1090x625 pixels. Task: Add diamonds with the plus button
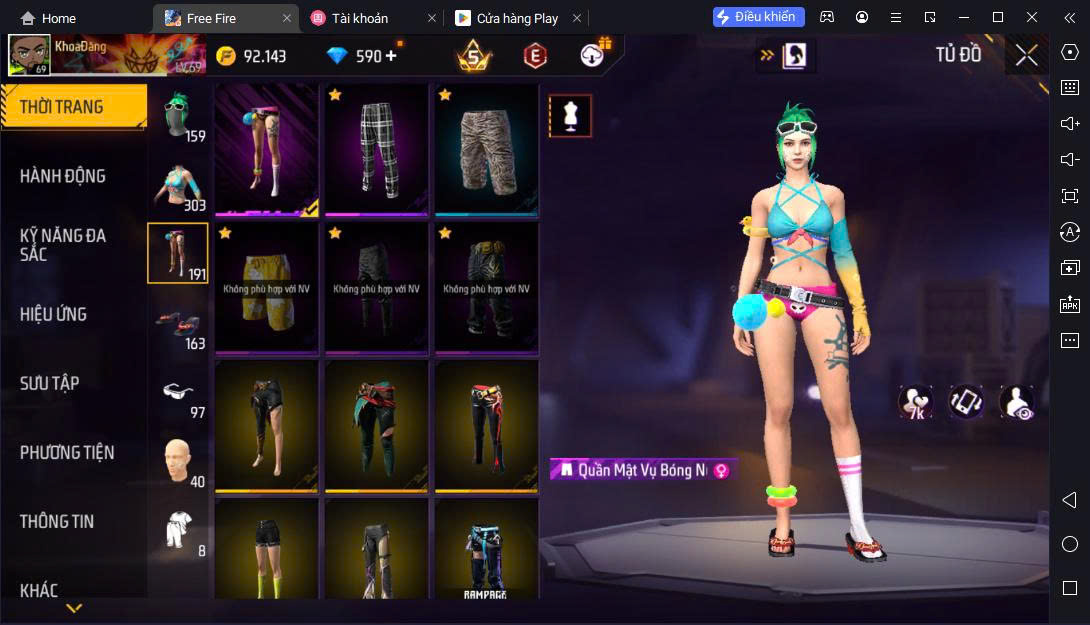[391, 56]
